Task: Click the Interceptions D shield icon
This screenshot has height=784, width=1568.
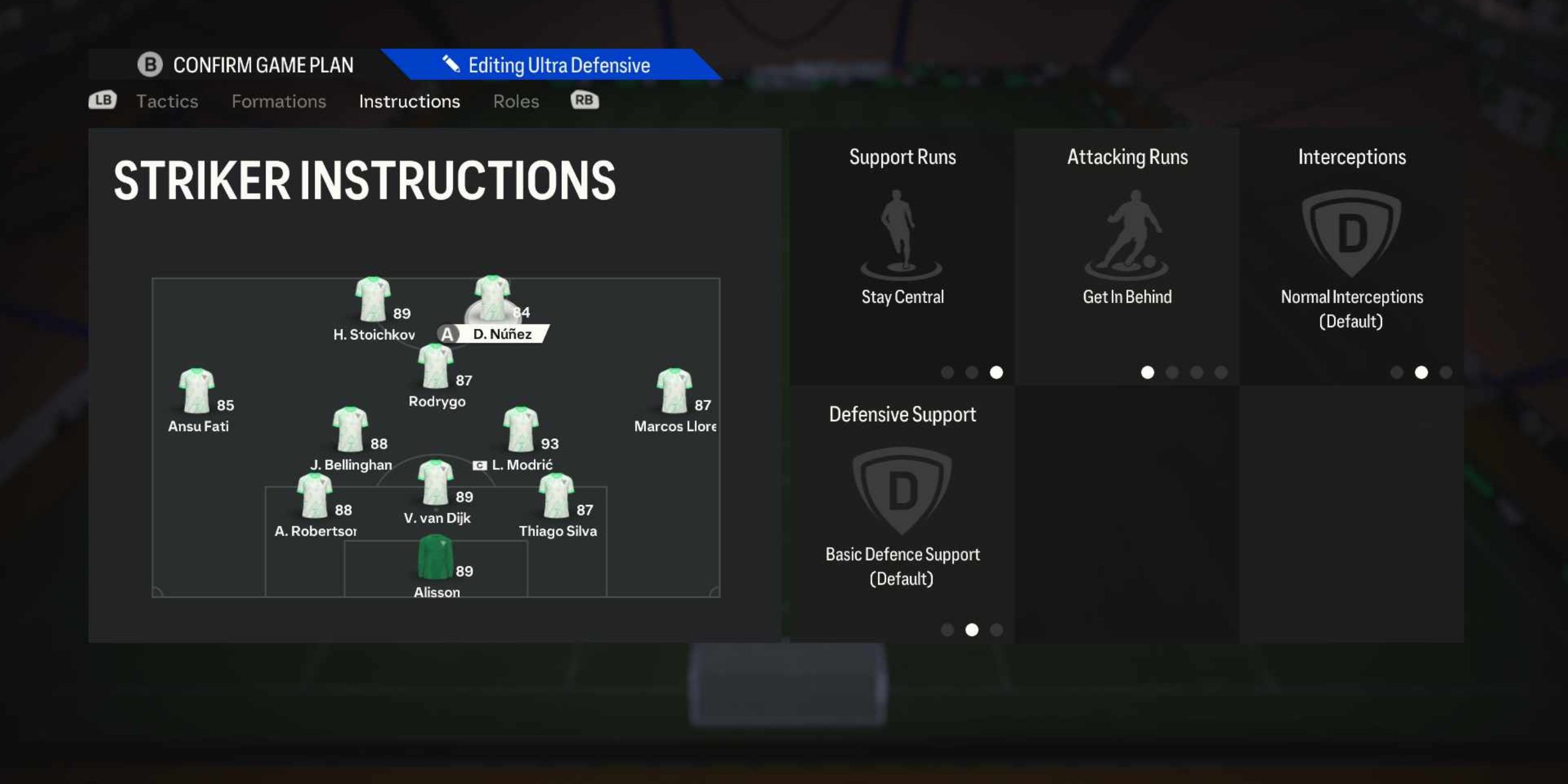Action: 1351,232
